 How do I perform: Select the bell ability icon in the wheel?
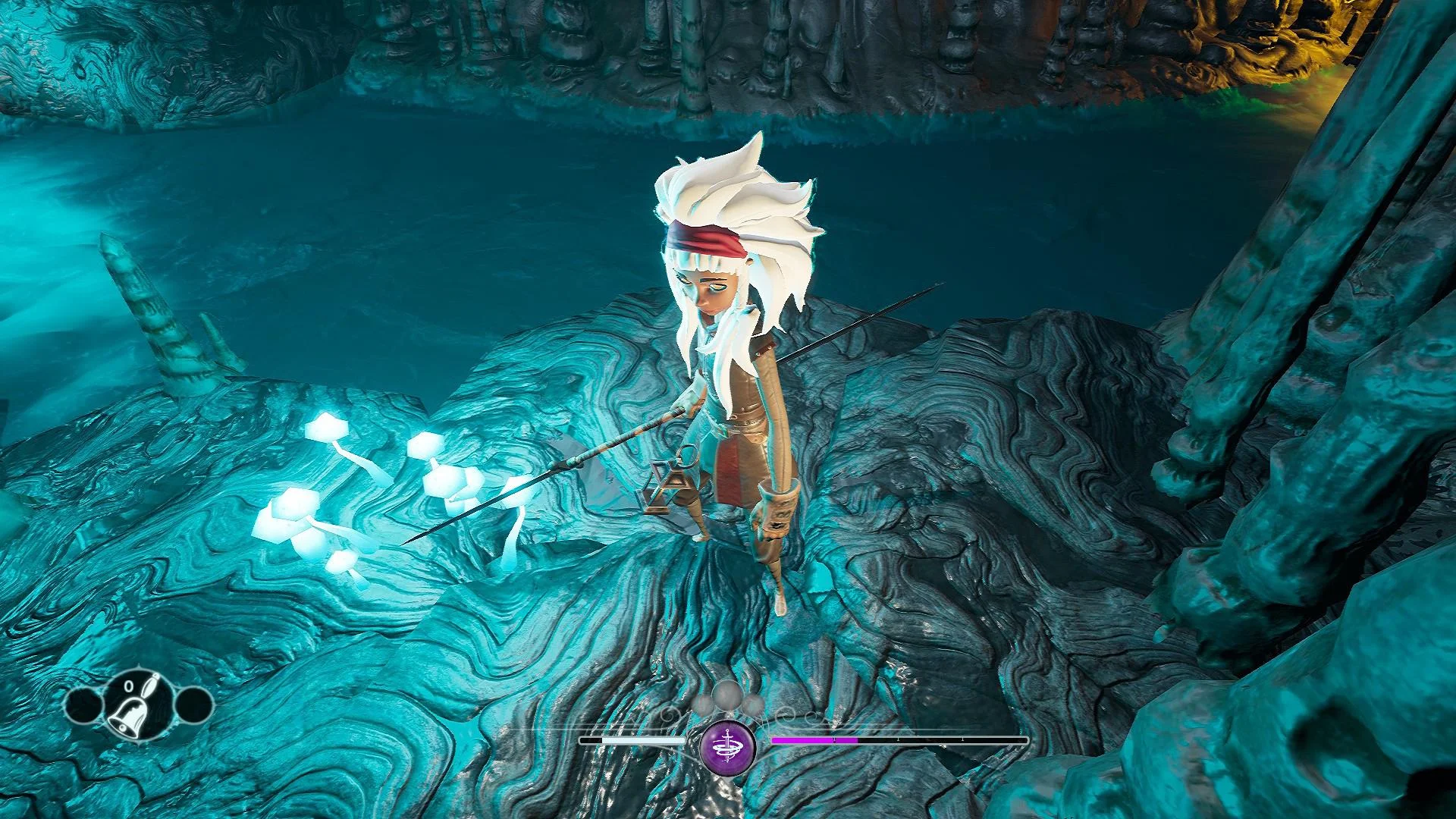click(130, 718)
